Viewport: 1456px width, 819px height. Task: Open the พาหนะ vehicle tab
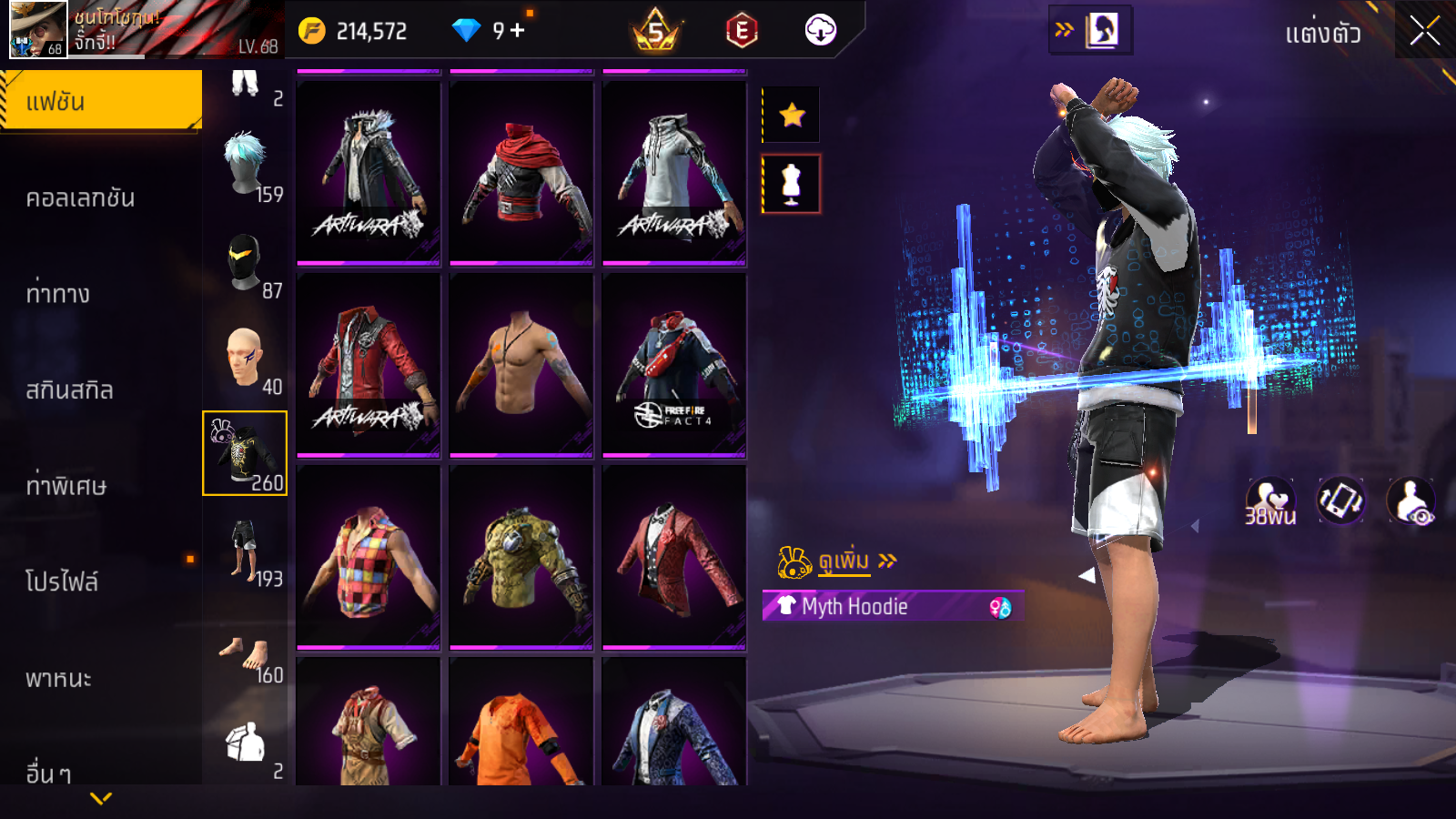58,679
